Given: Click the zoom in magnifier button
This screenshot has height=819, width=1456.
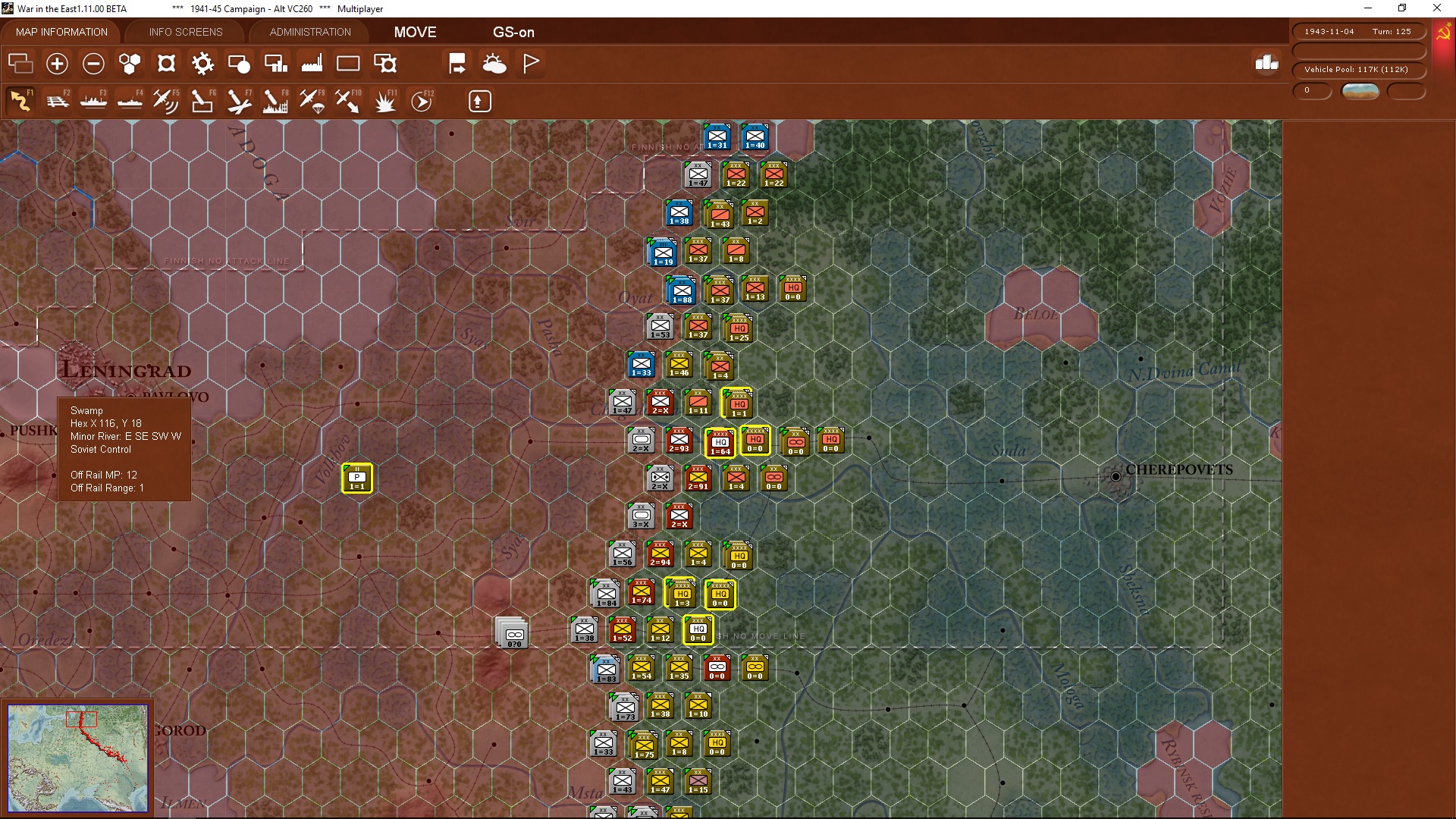Looking at the screenshot, I should (57, 64).
